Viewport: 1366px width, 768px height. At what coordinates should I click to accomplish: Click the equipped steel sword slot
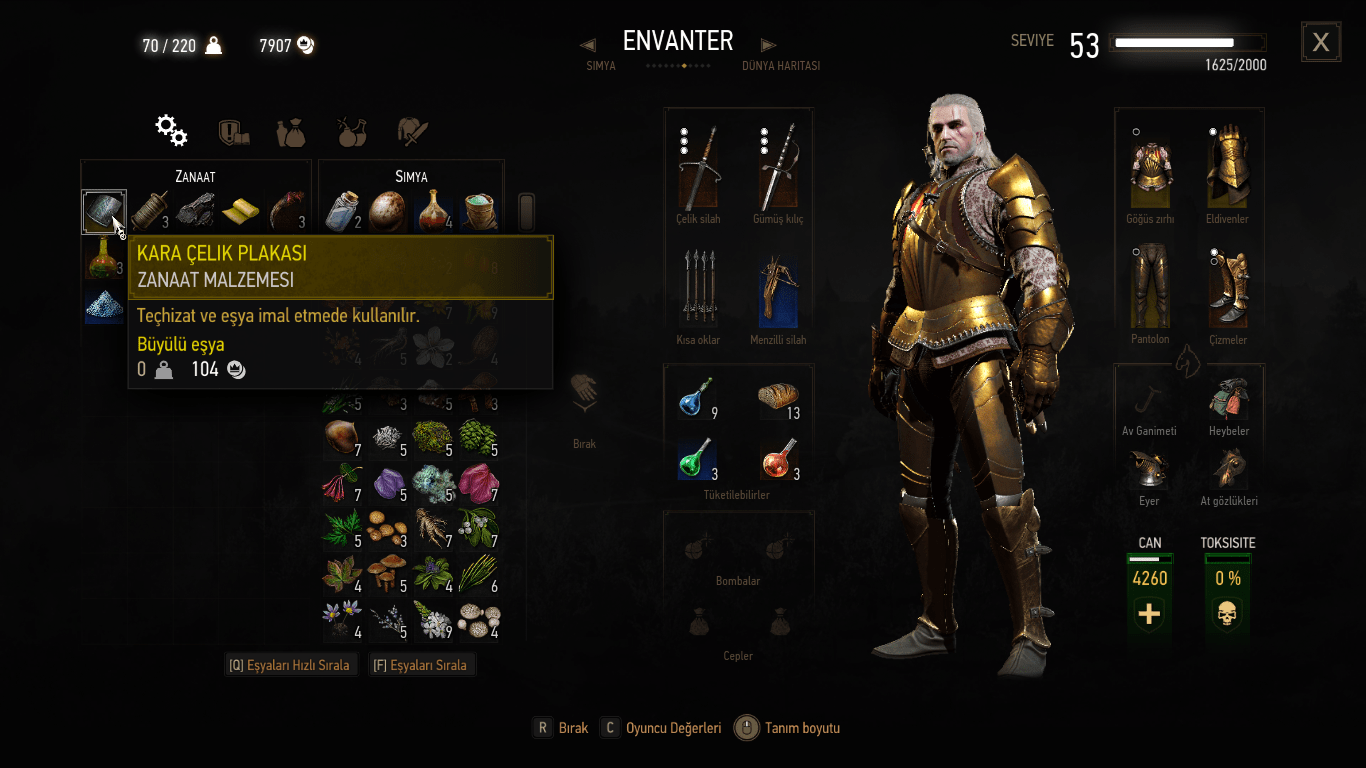(x=697, y=168)
